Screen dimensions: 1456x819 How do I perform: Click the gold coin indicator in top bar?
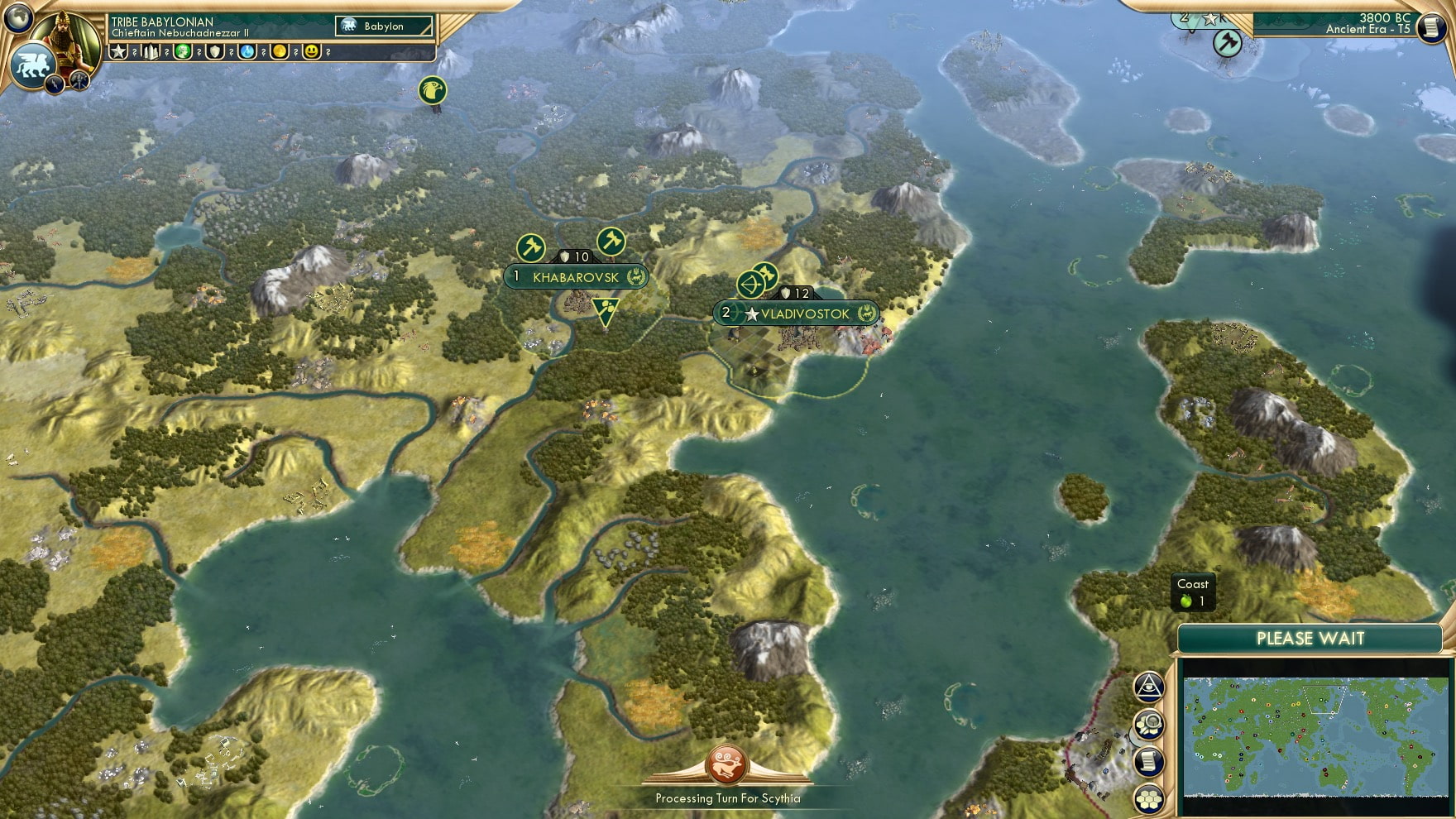(x=279, y=52)
